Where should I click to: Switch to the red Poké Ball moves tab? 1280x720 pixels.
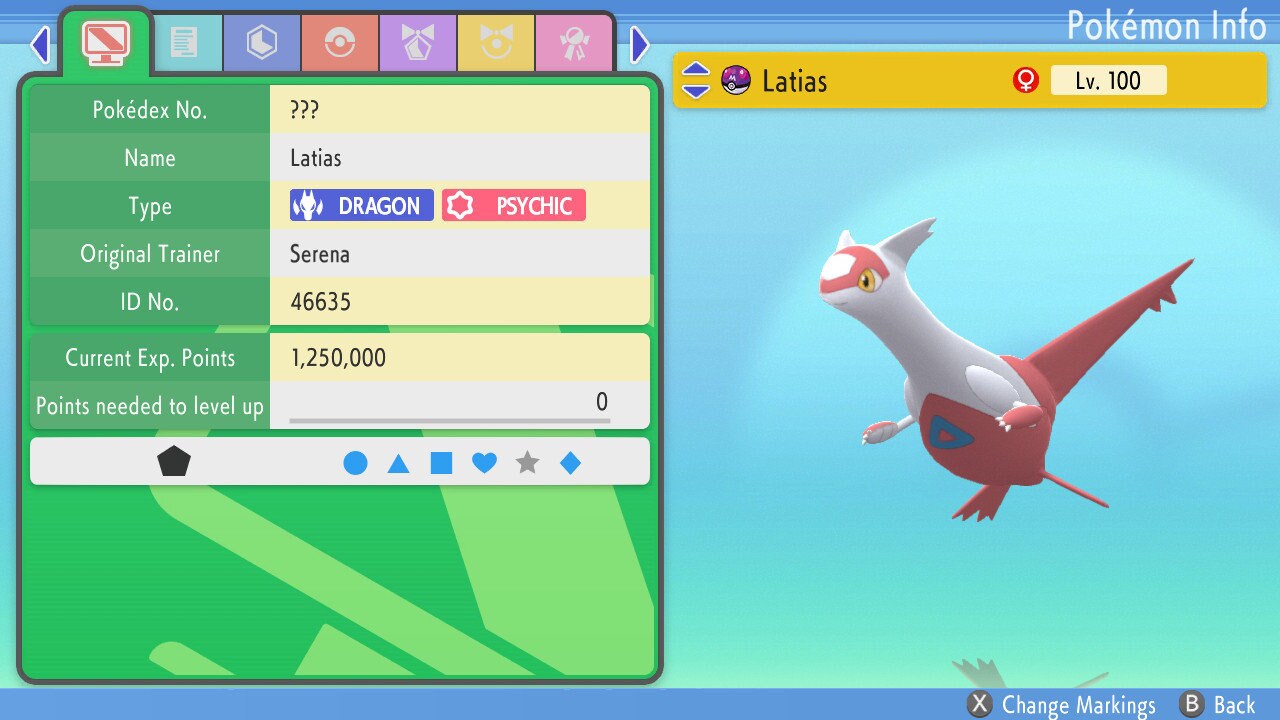pyautogui.click(x=339, y=43)
